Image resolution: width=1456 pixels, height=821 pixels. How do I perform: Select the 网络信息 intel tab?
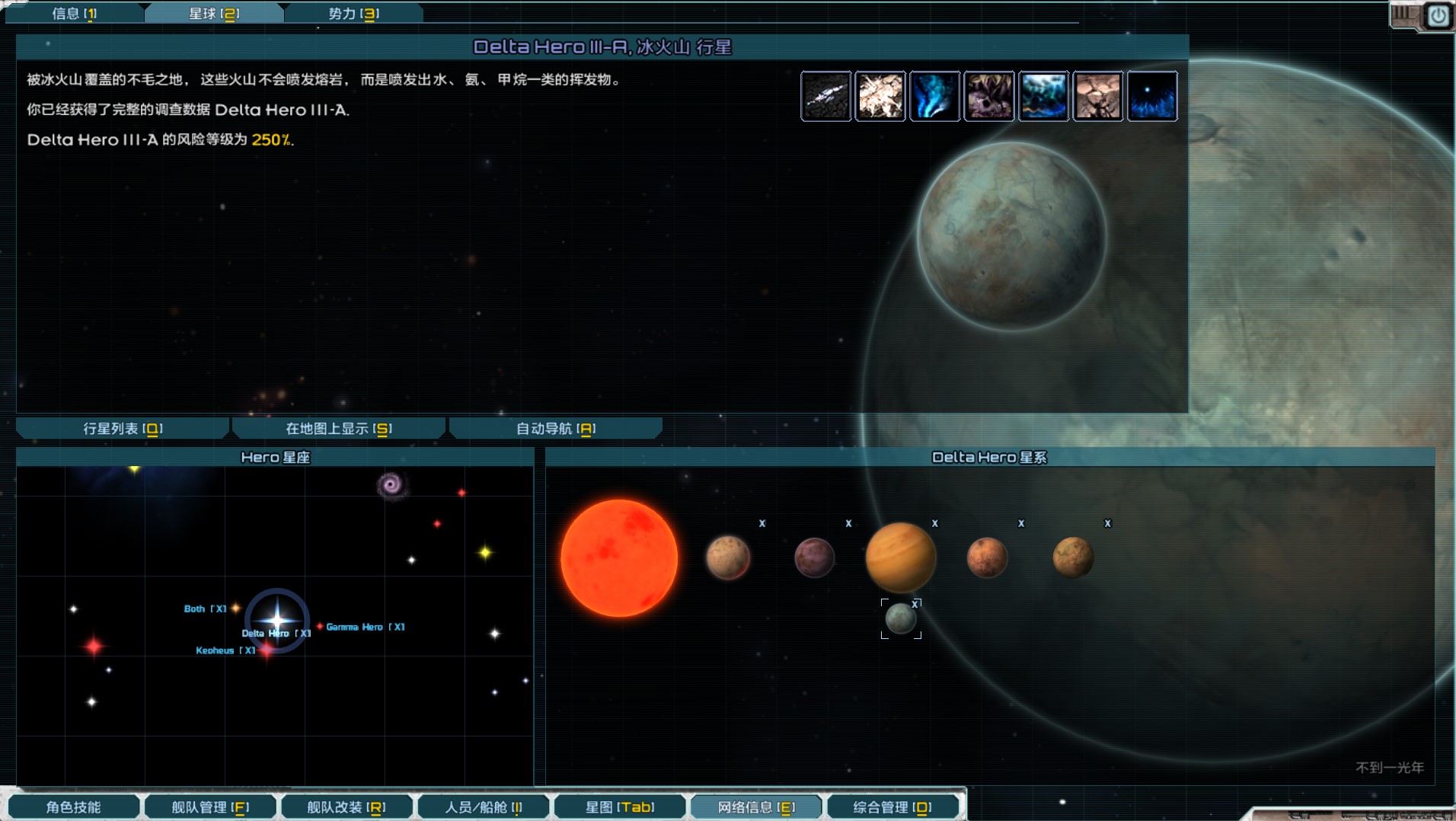click(756, 807)
